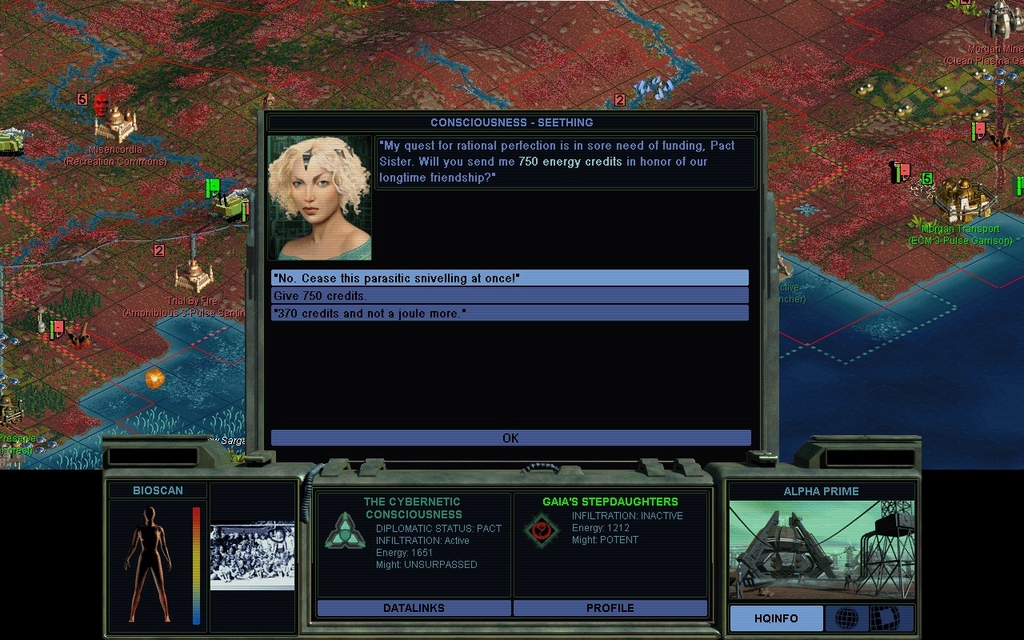The height and width of the screenshot is (640, 1024).
Task: Select the wireframe globe icon
Action: coord(846,618)
